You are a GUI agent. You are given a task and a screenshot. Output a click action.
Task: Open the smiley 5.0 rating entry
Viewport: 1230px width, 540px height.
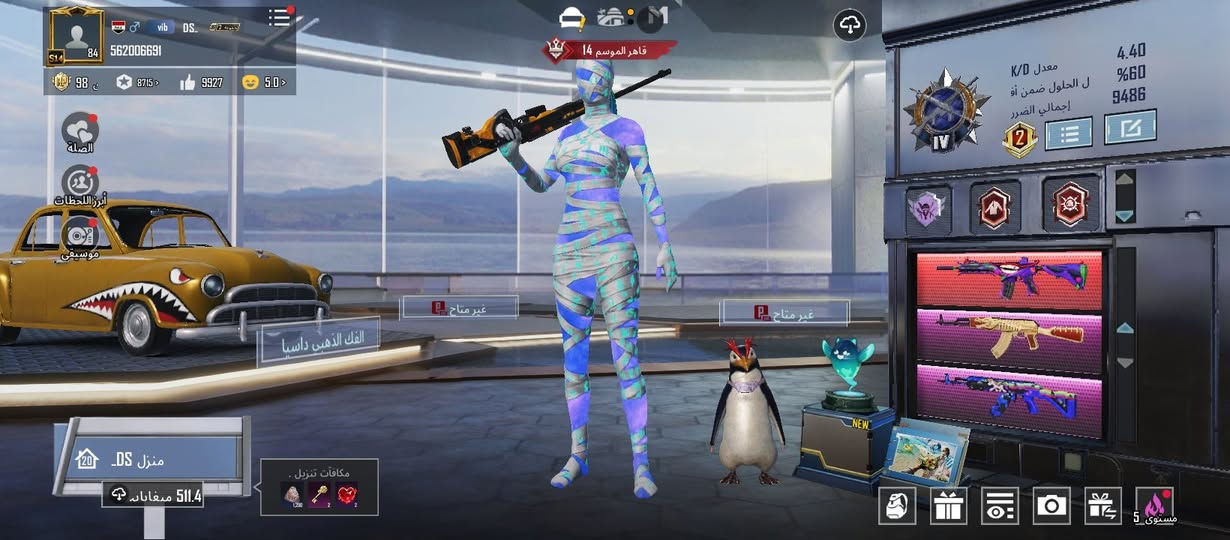pyautogui.click(x=264, y=82)
